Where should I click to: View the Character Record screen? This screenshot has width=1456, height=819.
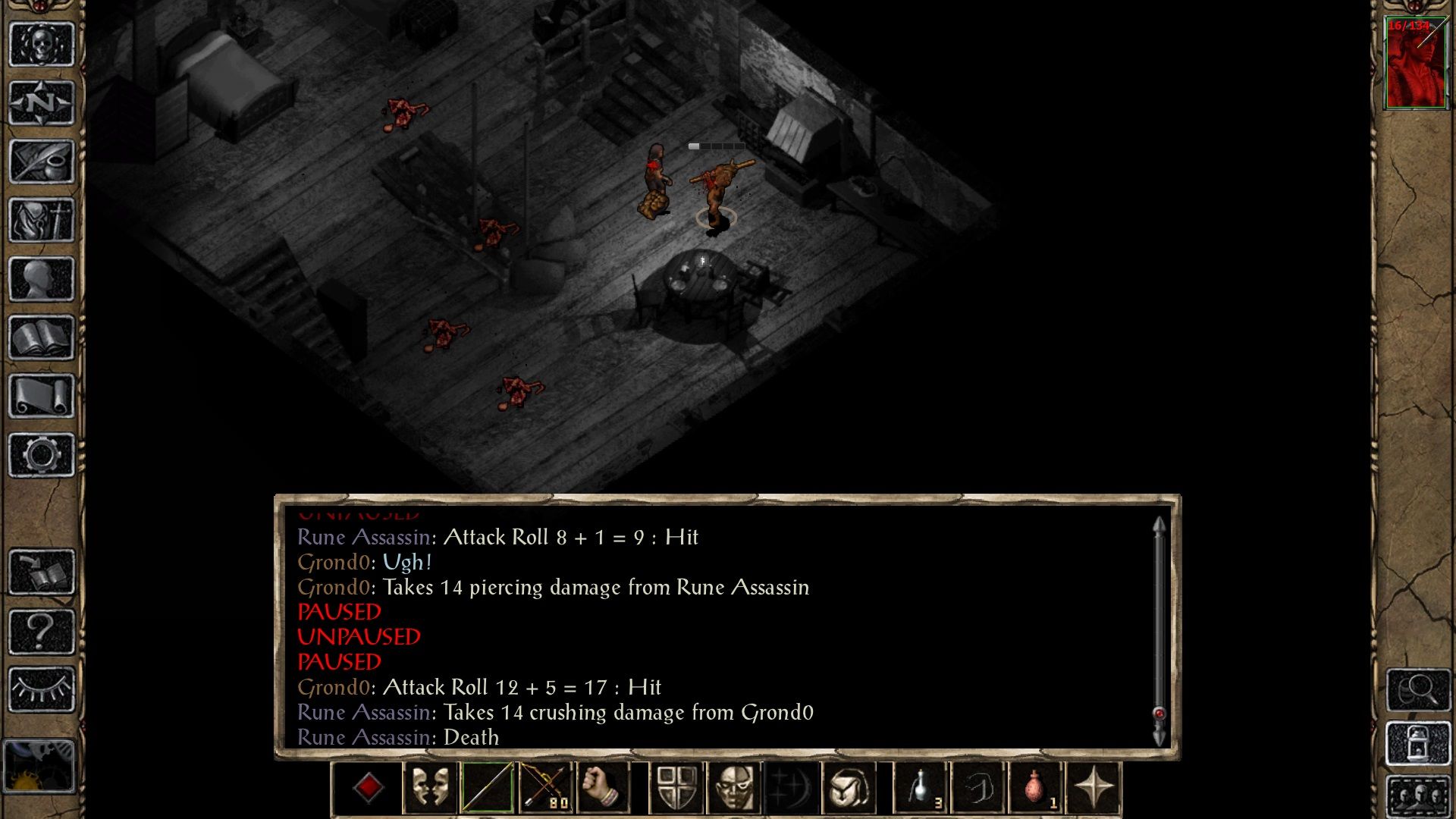click(x=42, y=277)
